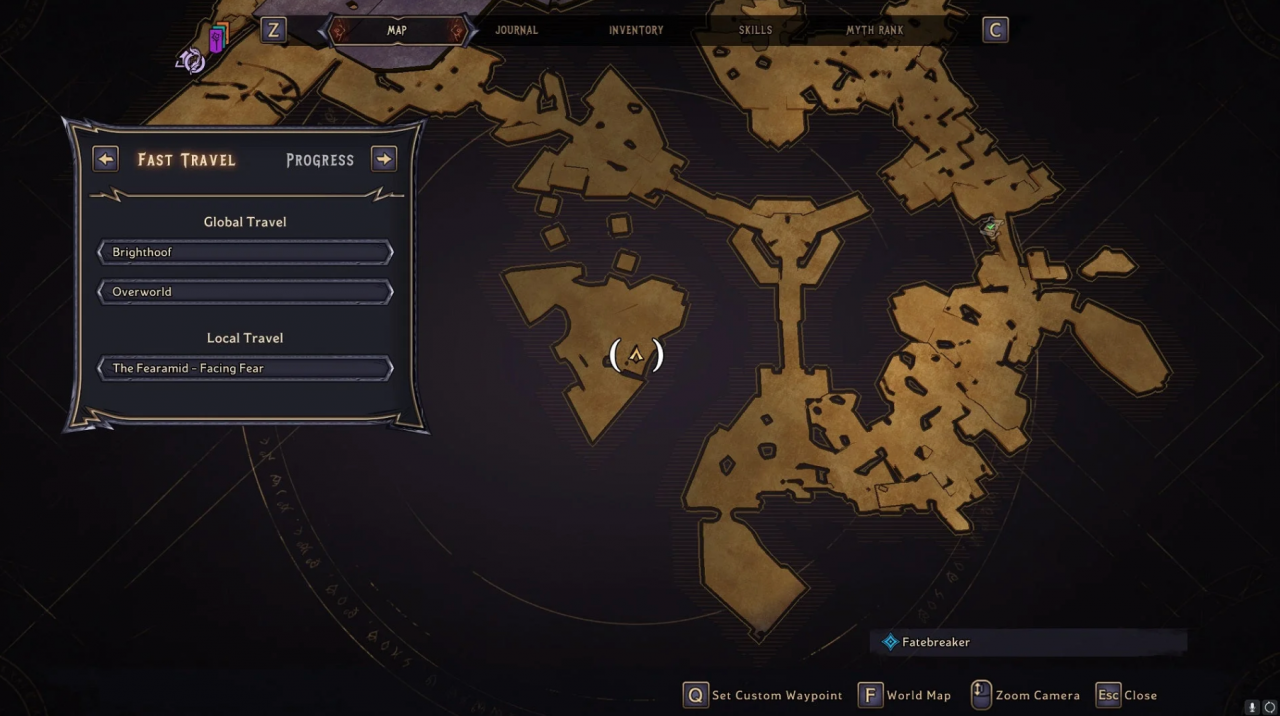This screenshot has width=1280, height=716.
Task: Choose Overworld global travel destination
Action: tap(245, 292)
